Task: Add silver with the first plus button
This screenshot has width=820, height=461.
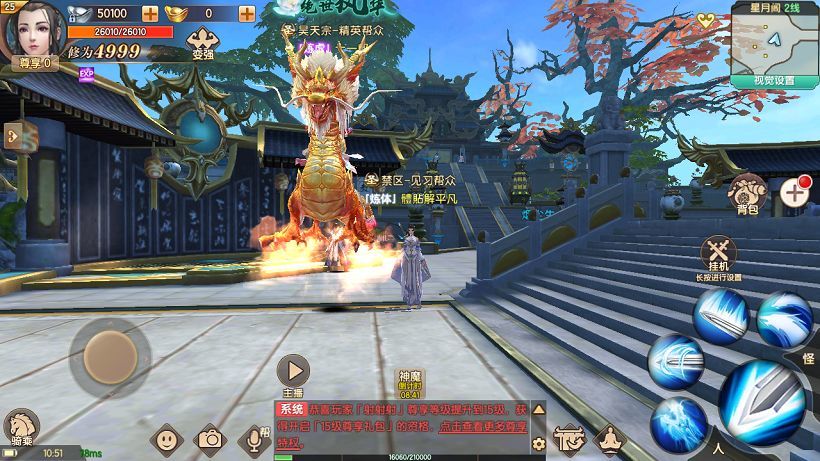Action: click(x=150, y=14)
